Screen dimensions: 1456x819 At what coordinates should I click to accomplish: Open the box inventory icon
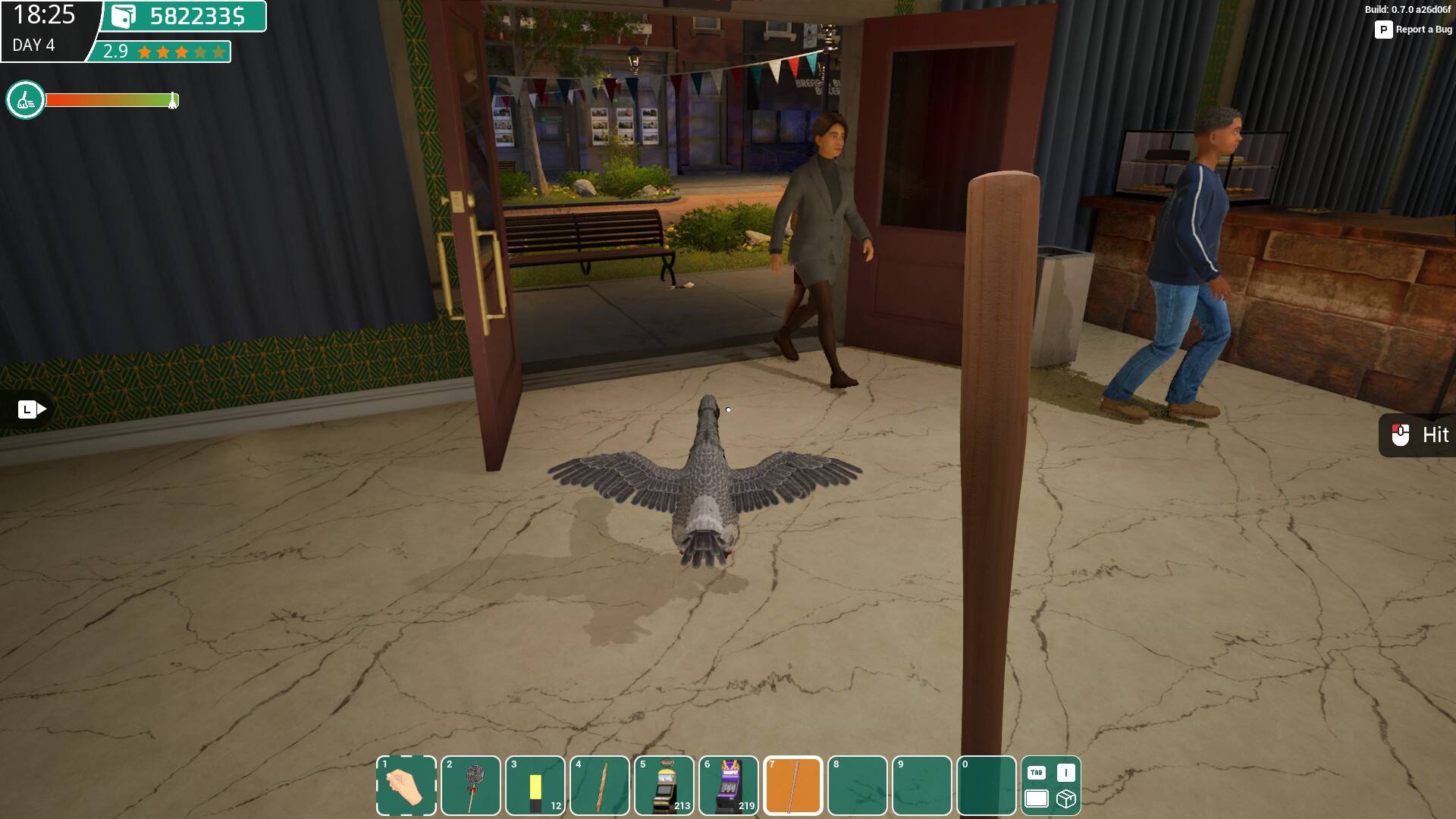[x=1065, y=799]
